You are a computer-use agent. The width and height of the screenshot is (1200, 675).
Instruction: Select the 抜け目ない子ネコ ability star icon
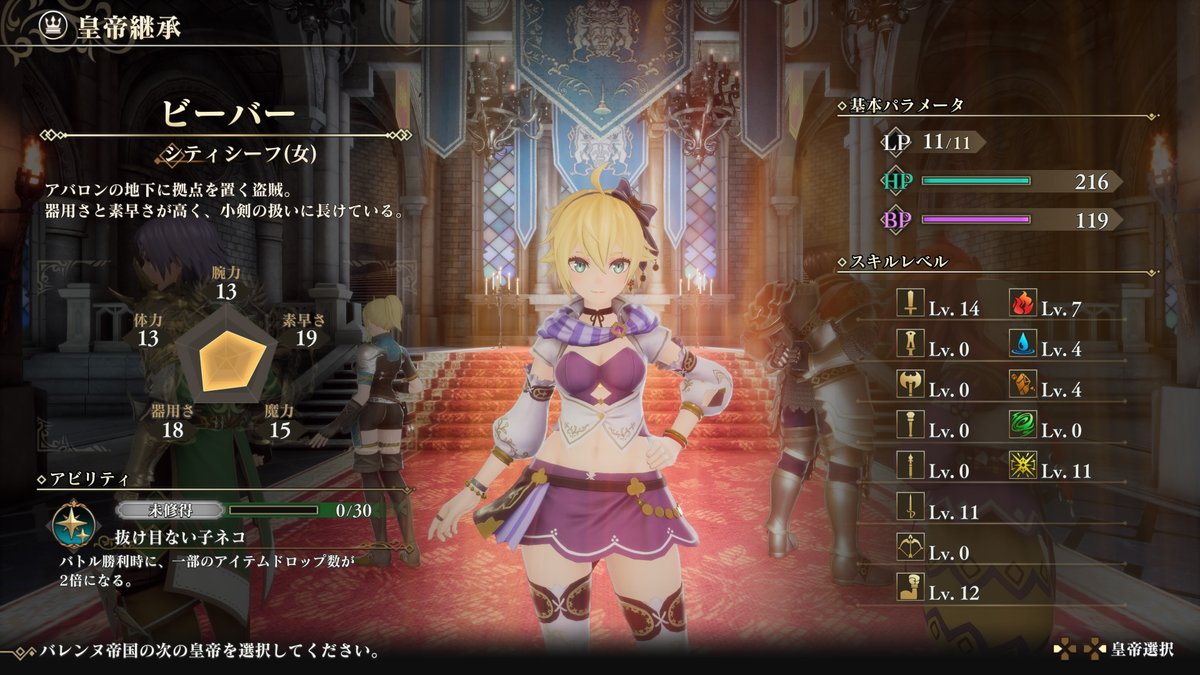click(x=74, y=524)
